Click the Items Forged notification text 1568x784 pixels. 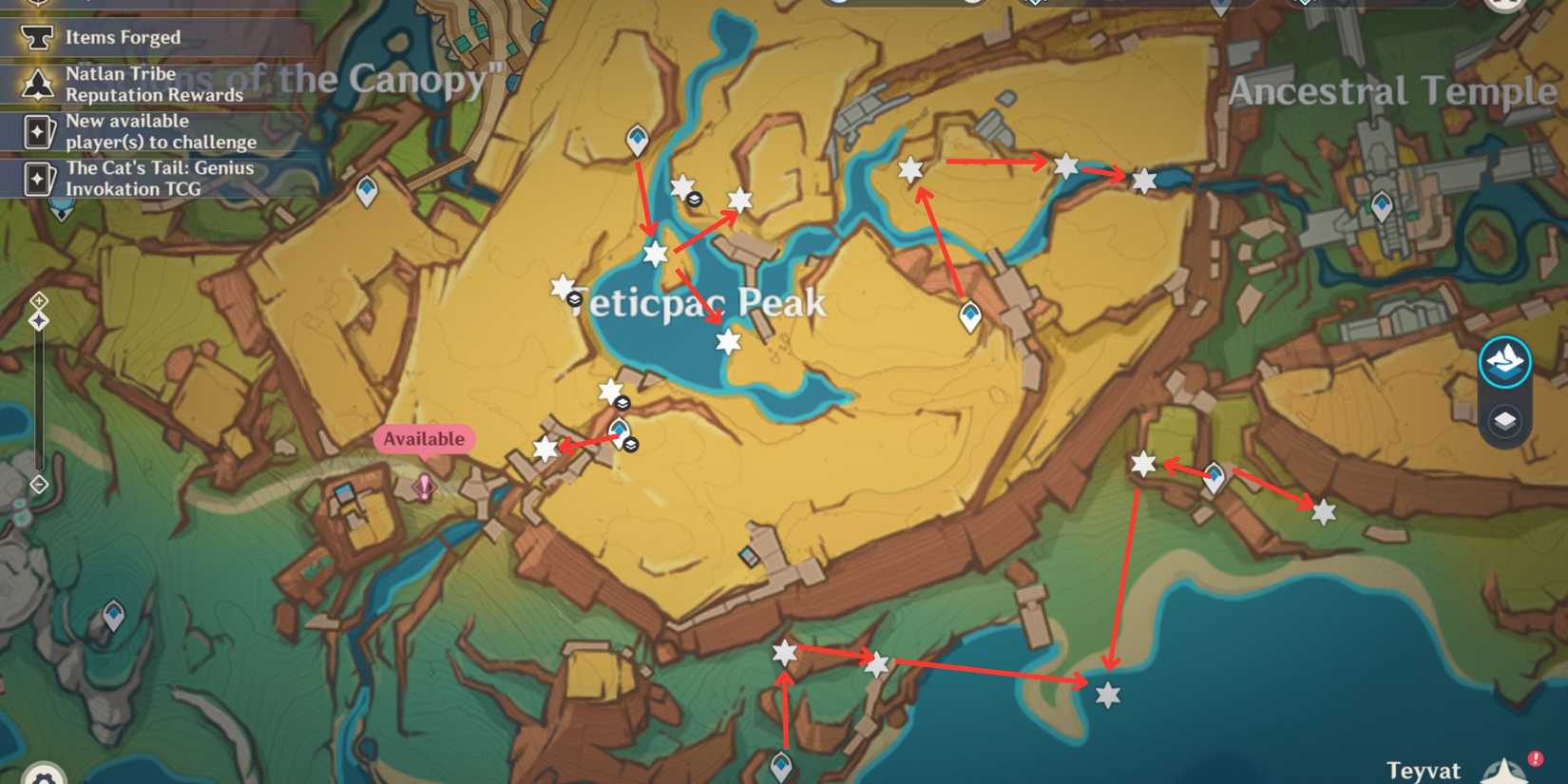coord(122,37)
